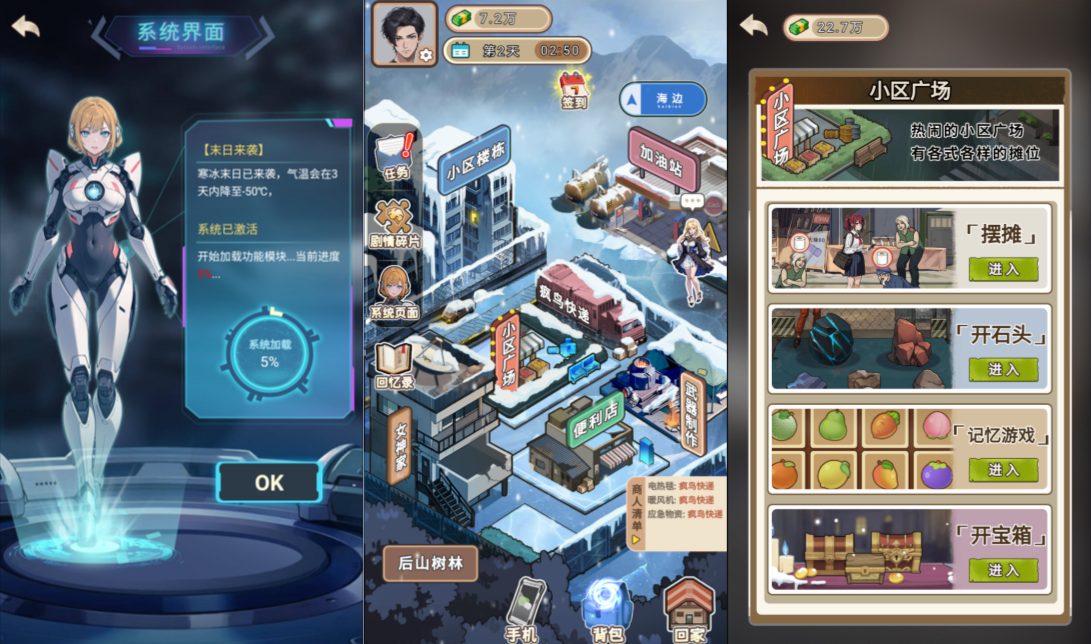Enter the 开宝箱 treasure chest game
The width and height of the screenshot is (1091, 644).
point(1003,569)
